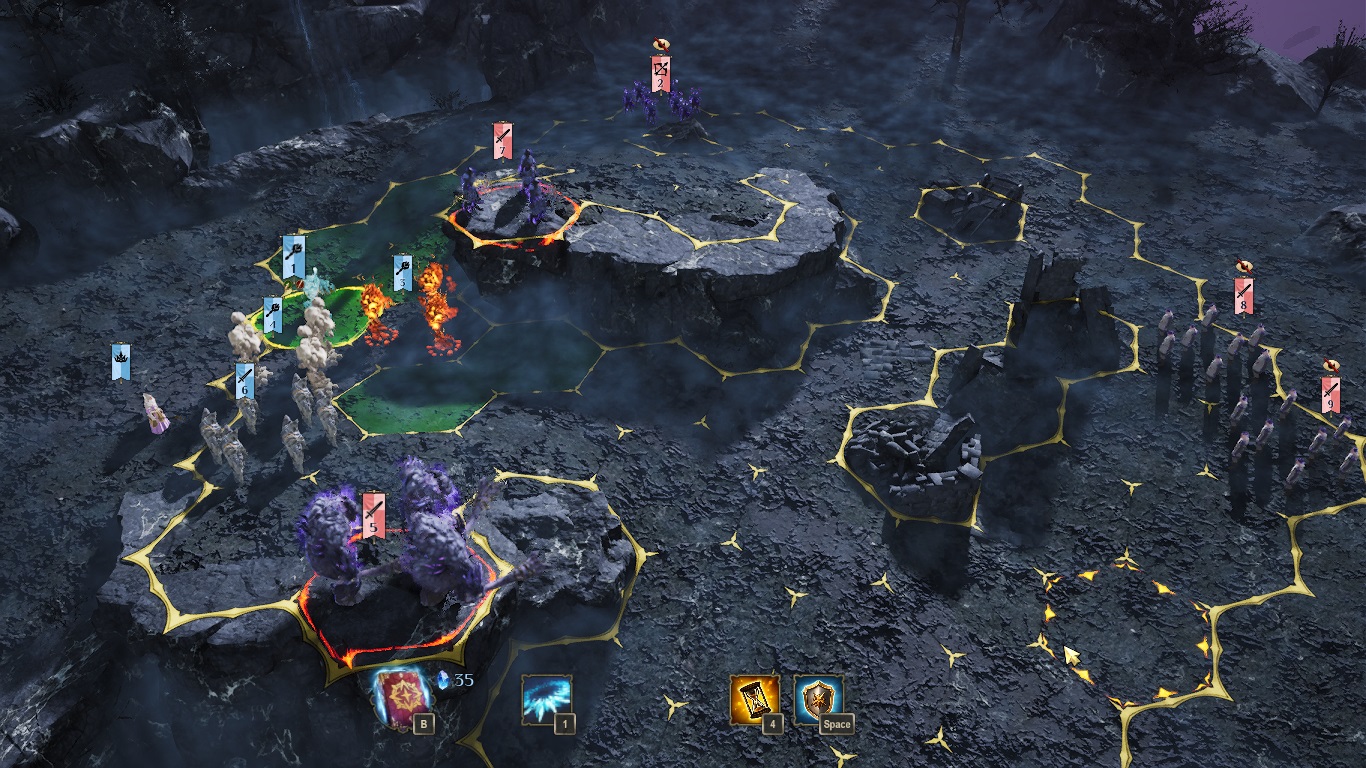Viewport: 1366px width, 768px height.
Task: Target the red enemy banner numbered 7
Action: coord(502,141)
